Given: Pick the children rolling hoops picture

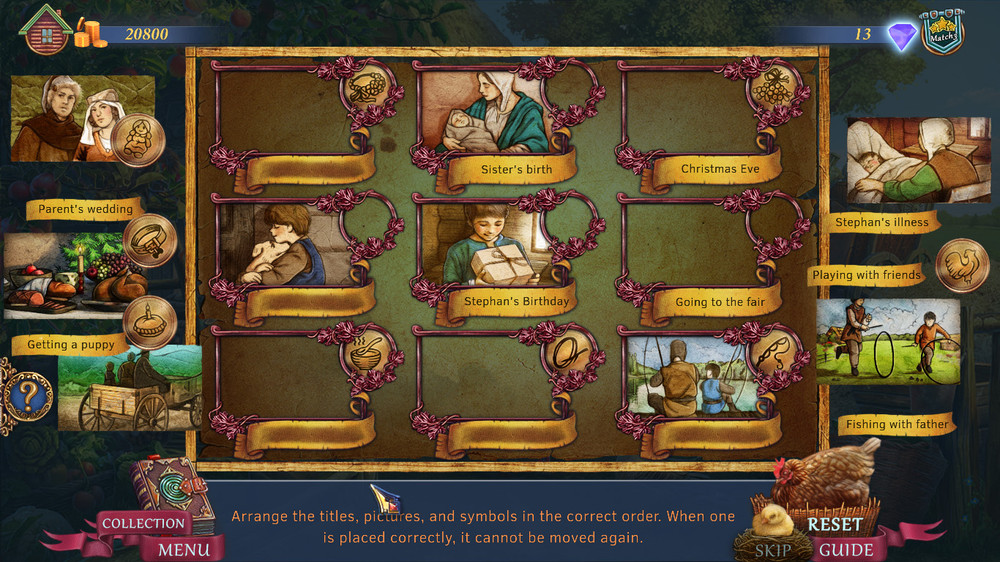Looking at the screenshot, I should coord(887,340).
